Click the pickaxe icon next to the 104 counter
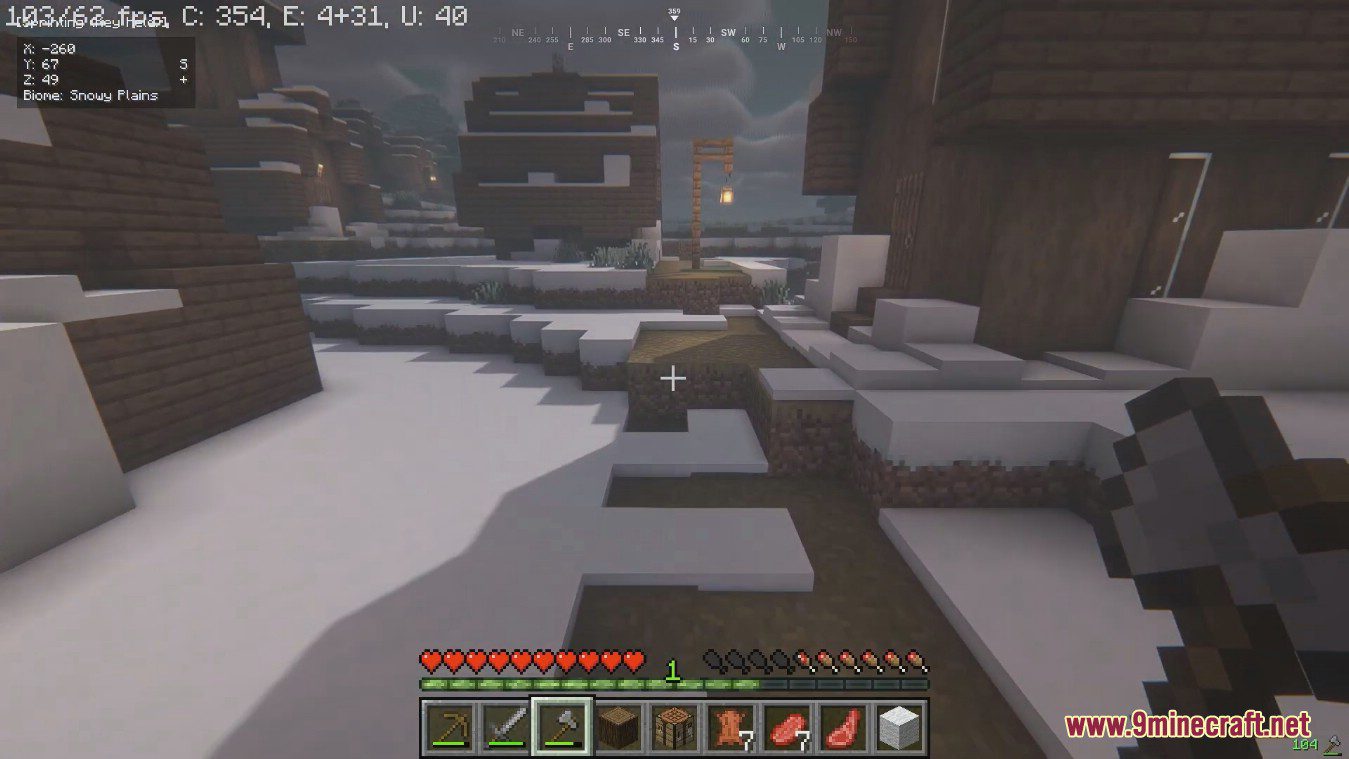1349x759 pixels. pos(1331,744)
